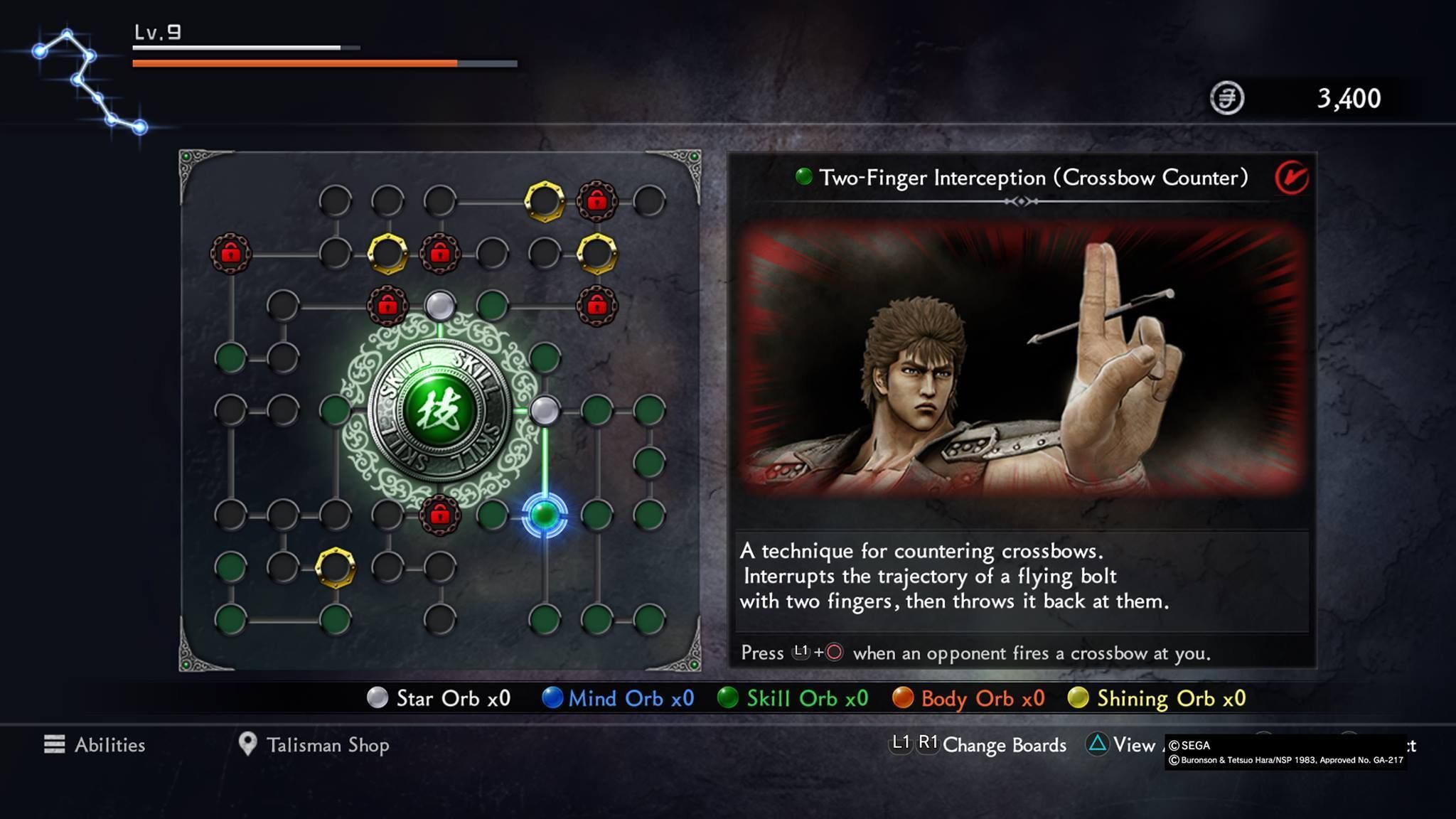
Task: Pick the silver orb node right of the Skill emblem
Action: point(545,411)
